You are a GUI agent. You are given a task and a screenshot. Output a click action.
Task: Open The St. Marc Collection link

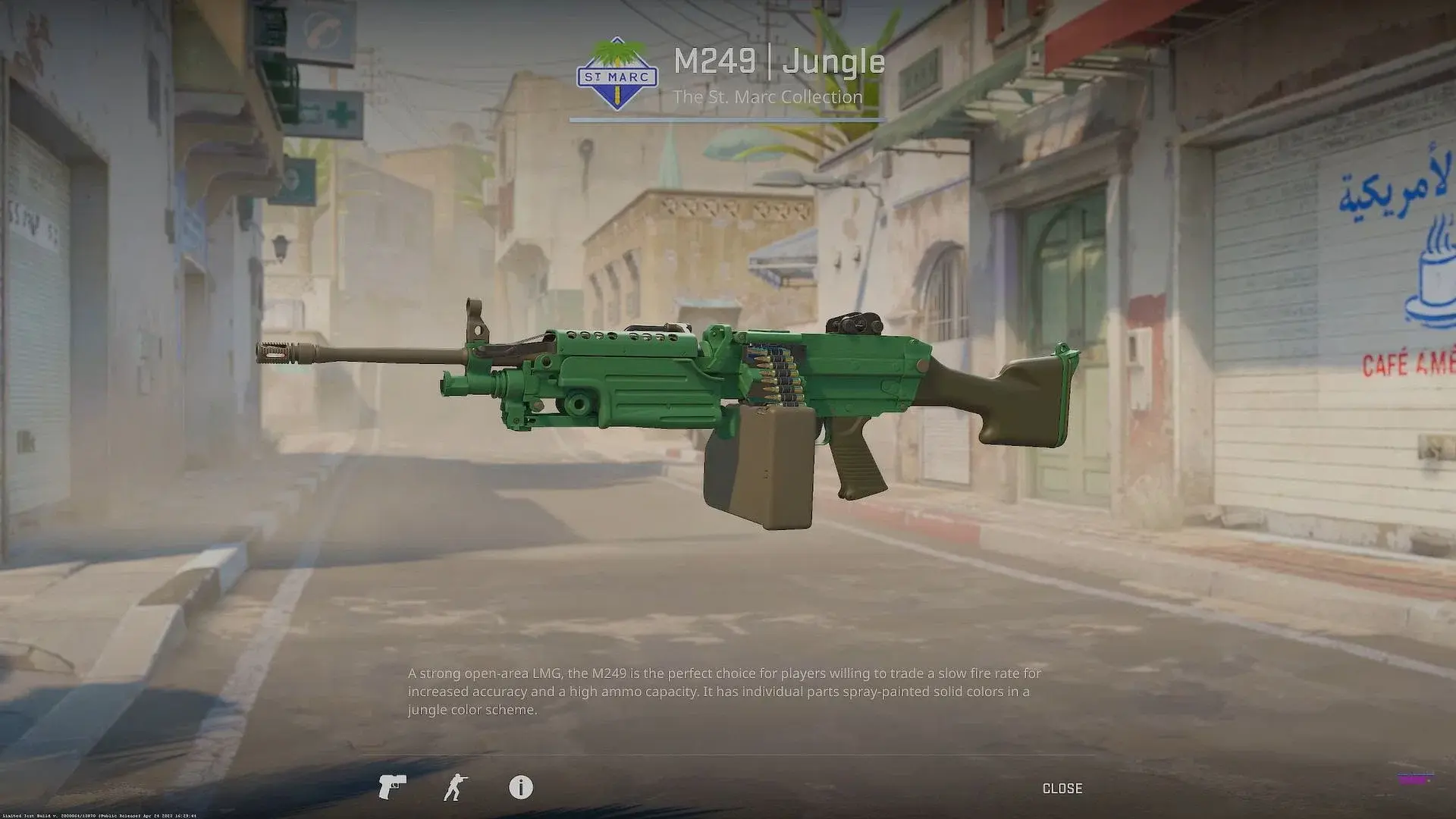[x=768, y=97]
